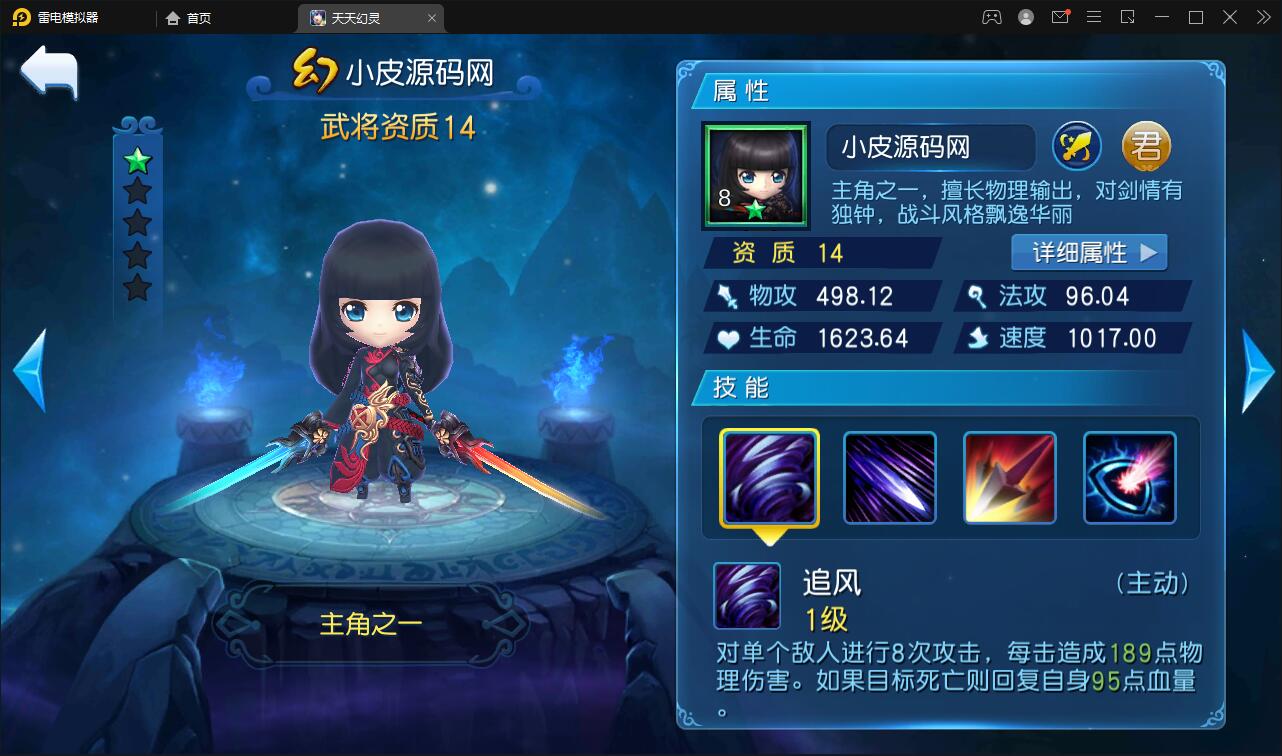Browse previous character with left arrow
This screenshot has width=1282, height=756.
28,370
